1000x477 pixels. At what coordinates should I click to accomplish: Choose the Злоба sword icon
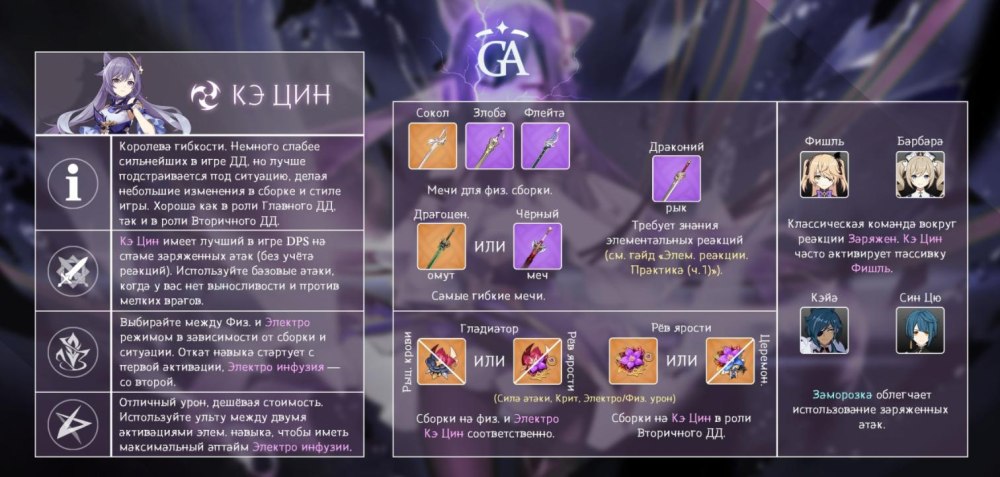pos(491,146)
